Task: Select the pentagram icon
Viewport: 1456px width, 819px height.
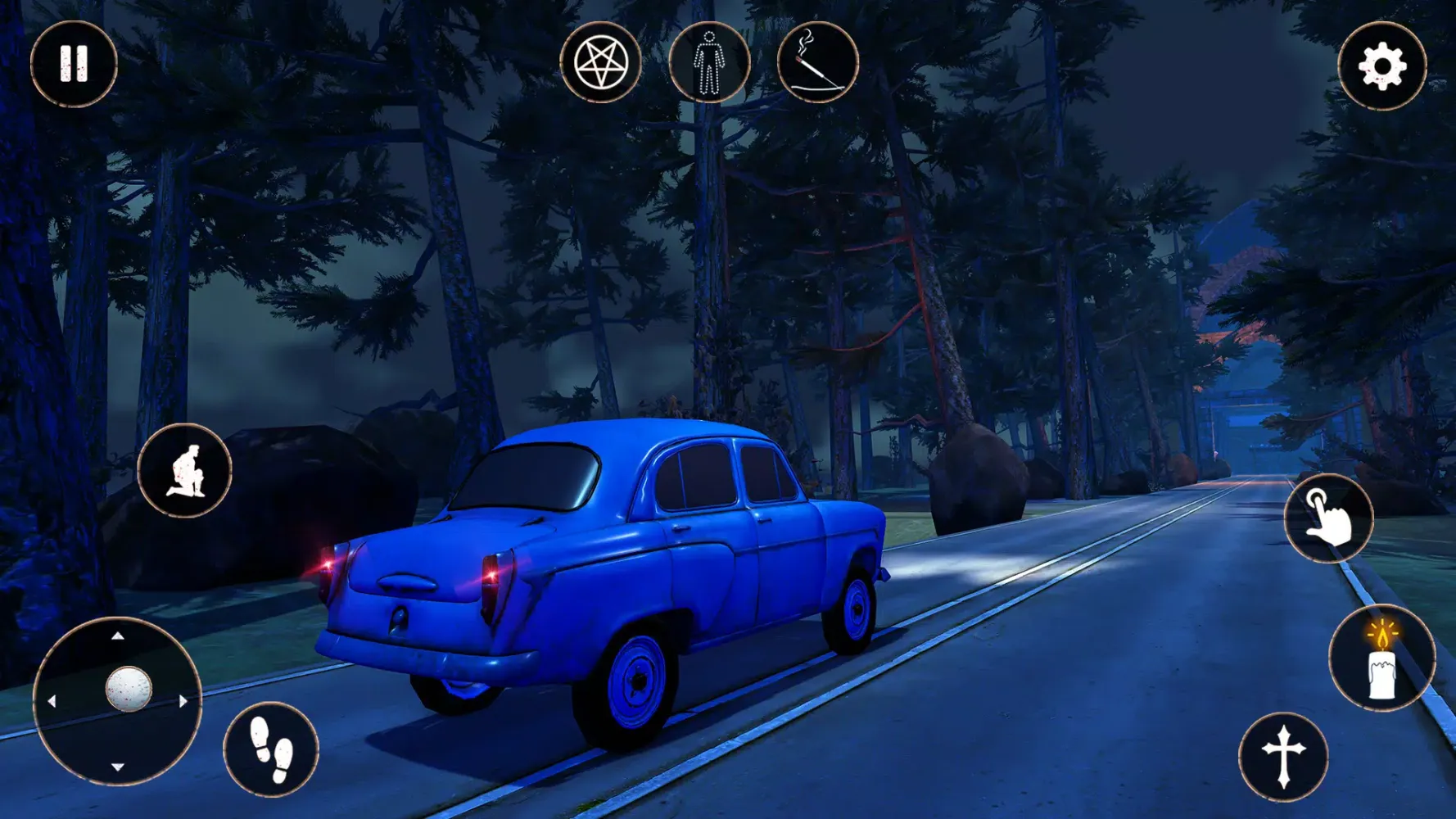Action: 601,62
